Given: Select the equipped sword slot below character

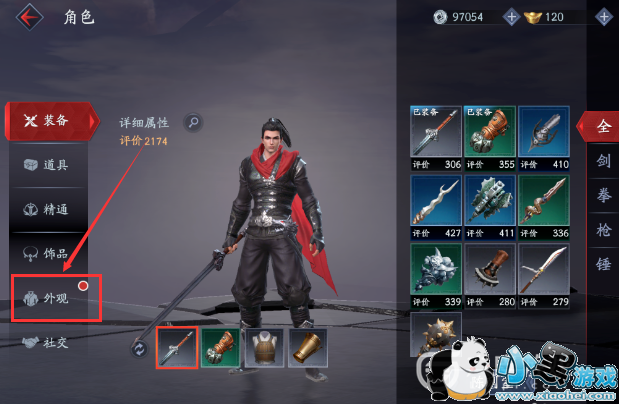Looking at the screenshot, I should click(x=176, y=347).
